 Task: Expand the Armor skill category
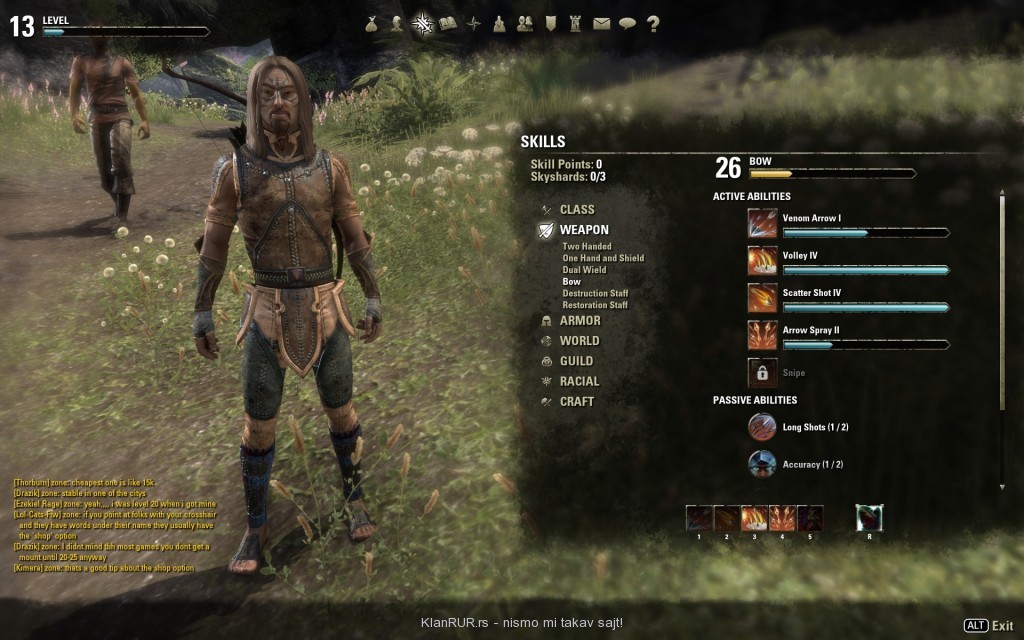point(580,321)
